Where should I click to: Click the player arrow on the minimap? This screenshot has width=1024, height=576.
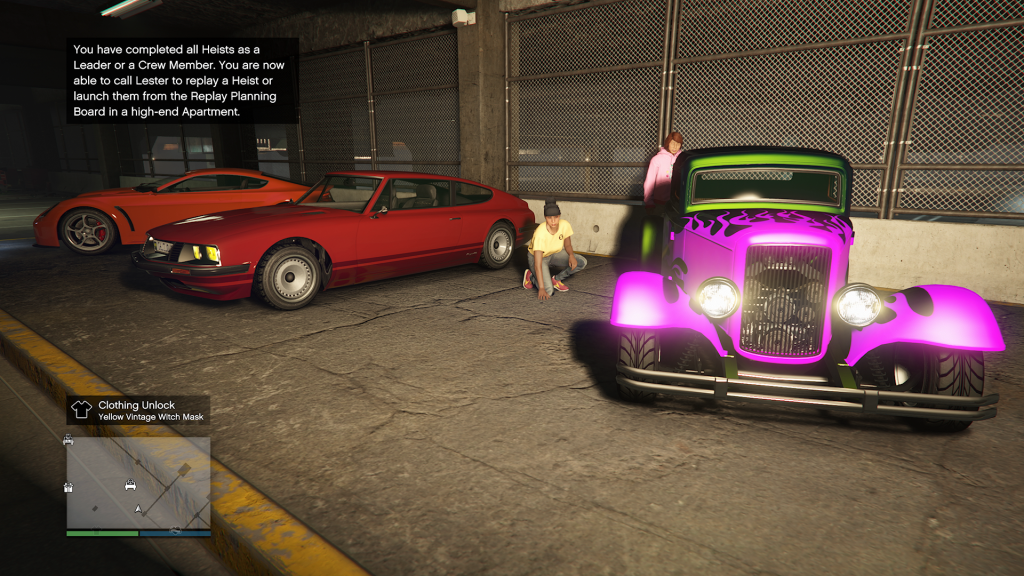138,509
